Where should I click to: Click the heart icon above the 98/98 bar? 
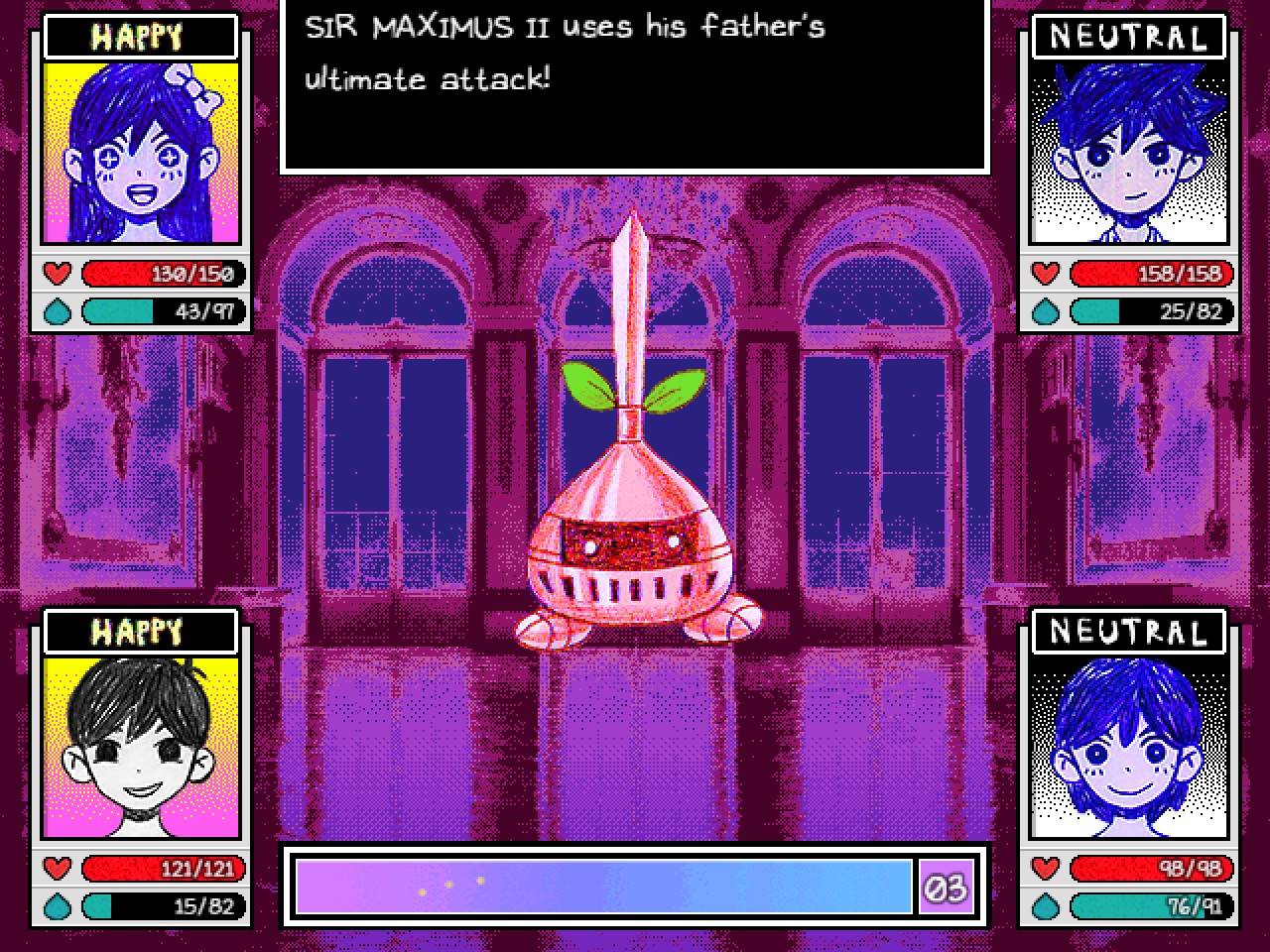coord(1044,869)
